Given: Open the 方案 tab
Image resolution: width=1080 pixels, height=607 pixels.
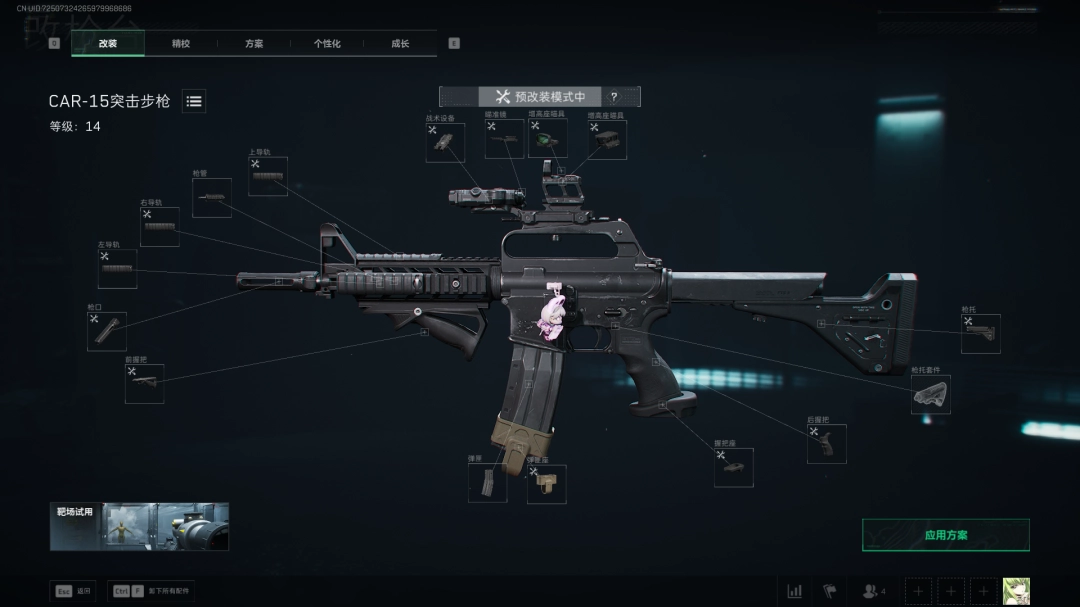Looking at the screenshot, I should point(254,44).
